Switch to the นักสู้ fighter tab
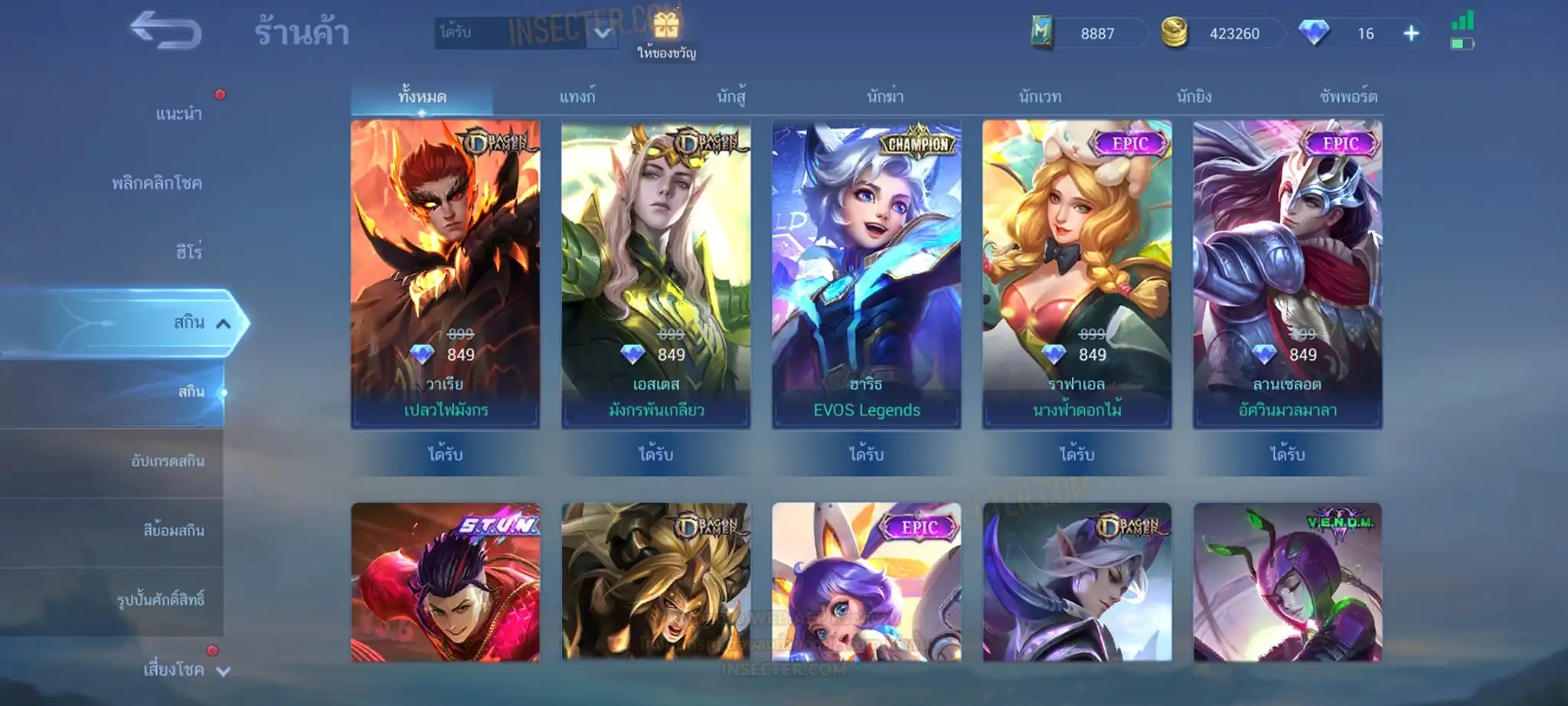Image resolution: width=1568 pixels, height=706 pixels. 731,96
